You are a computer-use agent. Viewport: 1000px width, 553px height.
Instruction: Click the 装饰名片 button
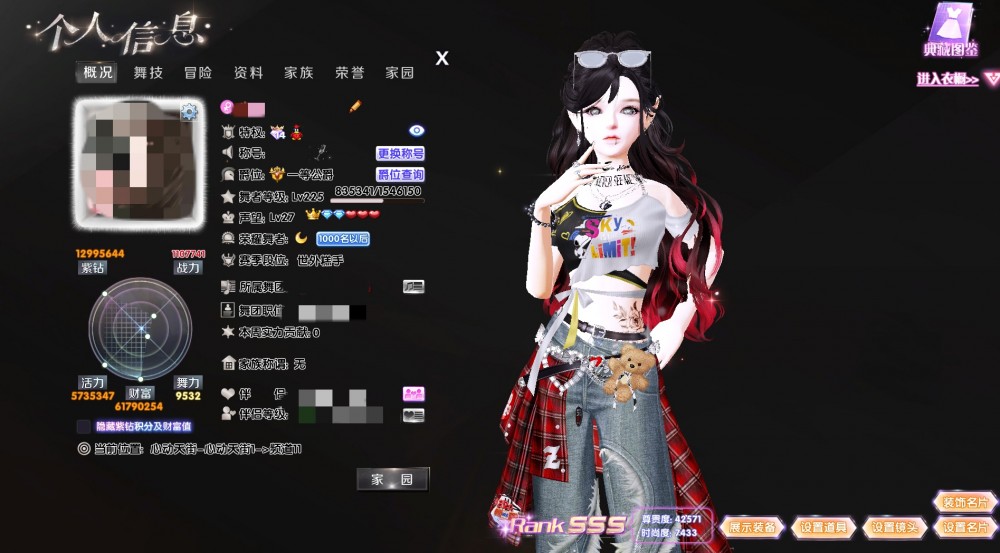(x=964, y=503)
